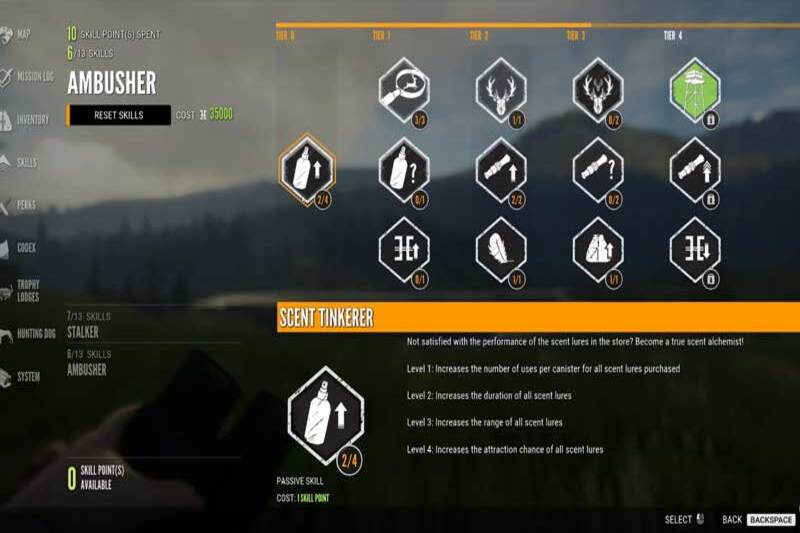This screenshot has height=533, width=800.
Task: Click the Reset Skills button
Action: [x=119, y=115]
